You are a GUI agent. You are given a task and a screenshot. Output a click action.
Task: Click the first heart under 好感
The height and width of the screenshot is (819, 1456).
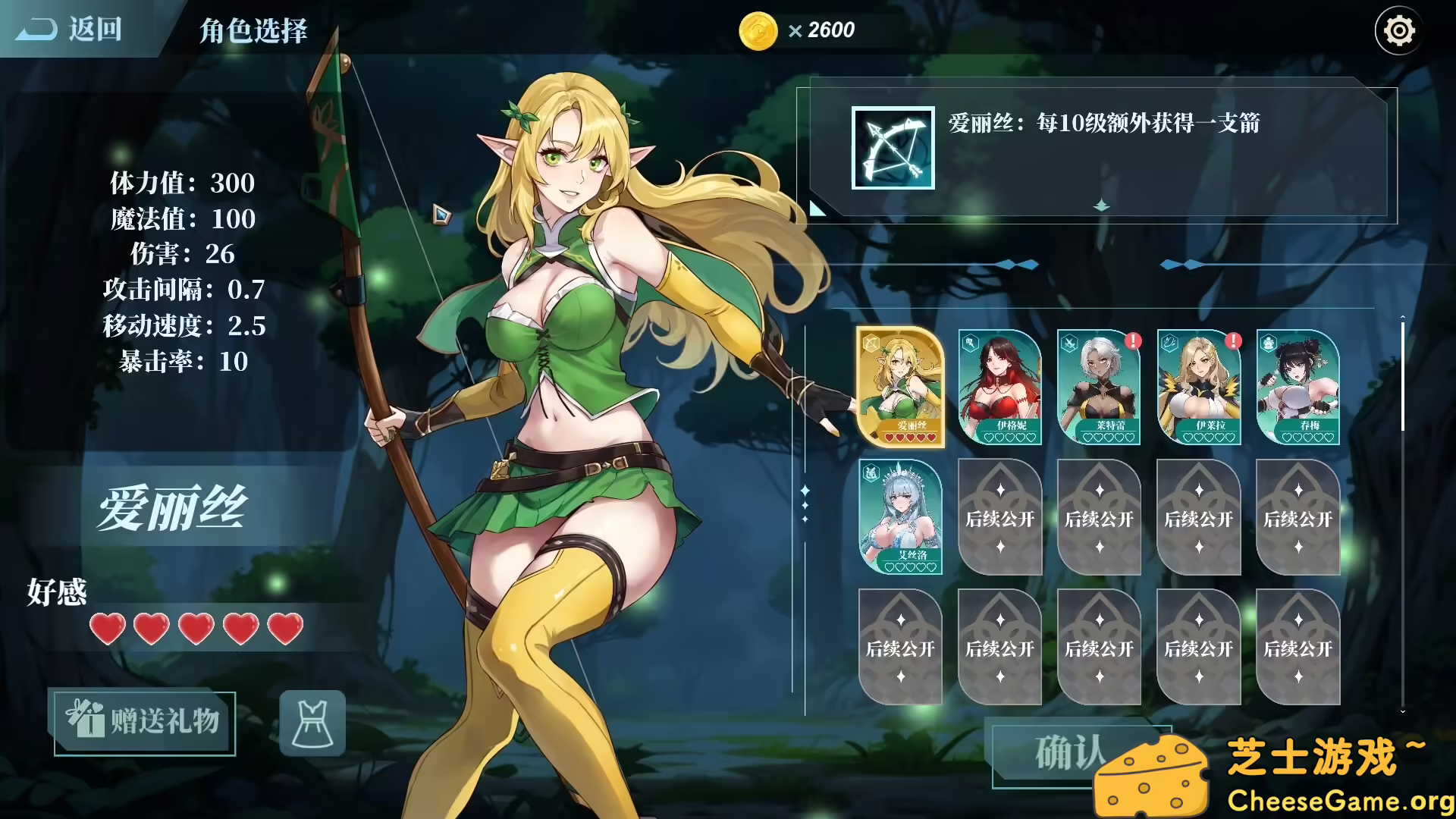tap(107, 629)
